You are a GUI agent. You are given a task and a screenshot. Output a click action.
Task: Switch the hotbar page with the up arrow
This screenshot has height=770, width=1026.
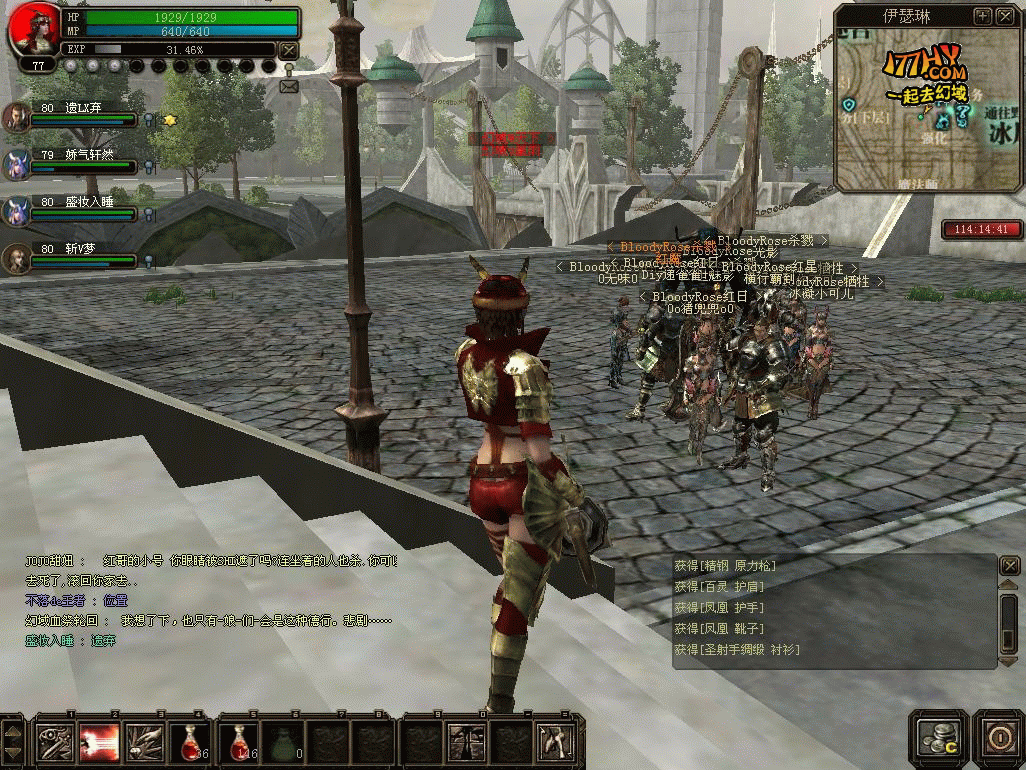click(x=12, y=731)
